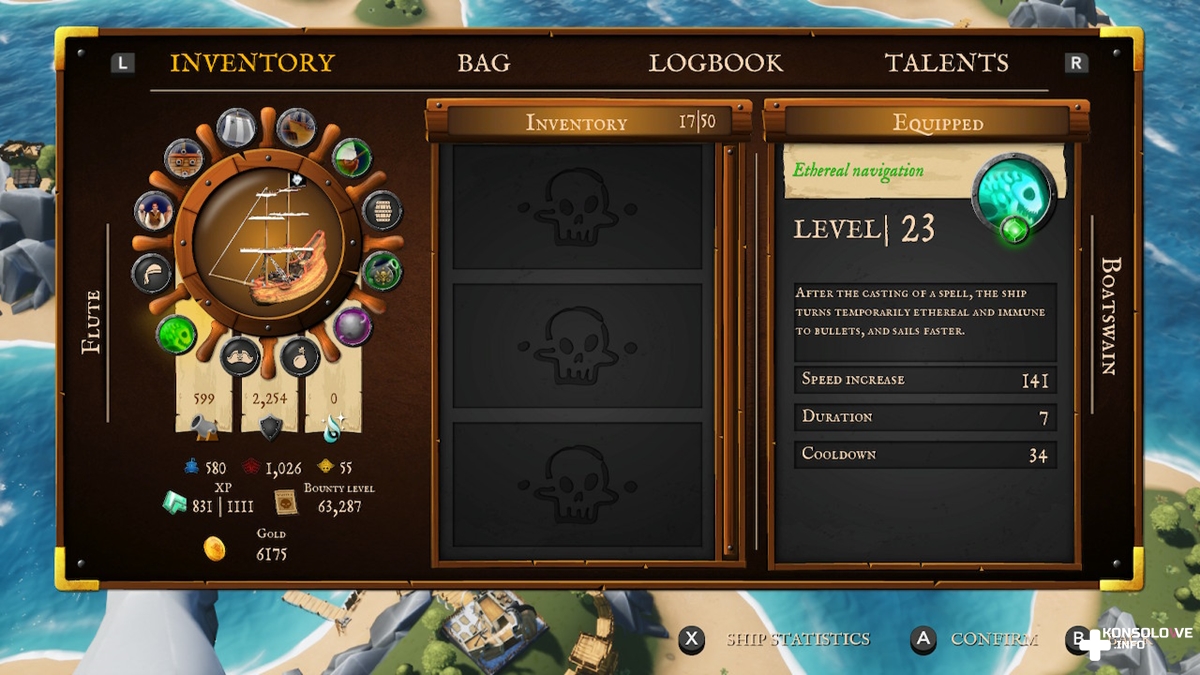The image size is (1200, 675).
Task: Switch to the Bag tab
Action: click(484, 63)
